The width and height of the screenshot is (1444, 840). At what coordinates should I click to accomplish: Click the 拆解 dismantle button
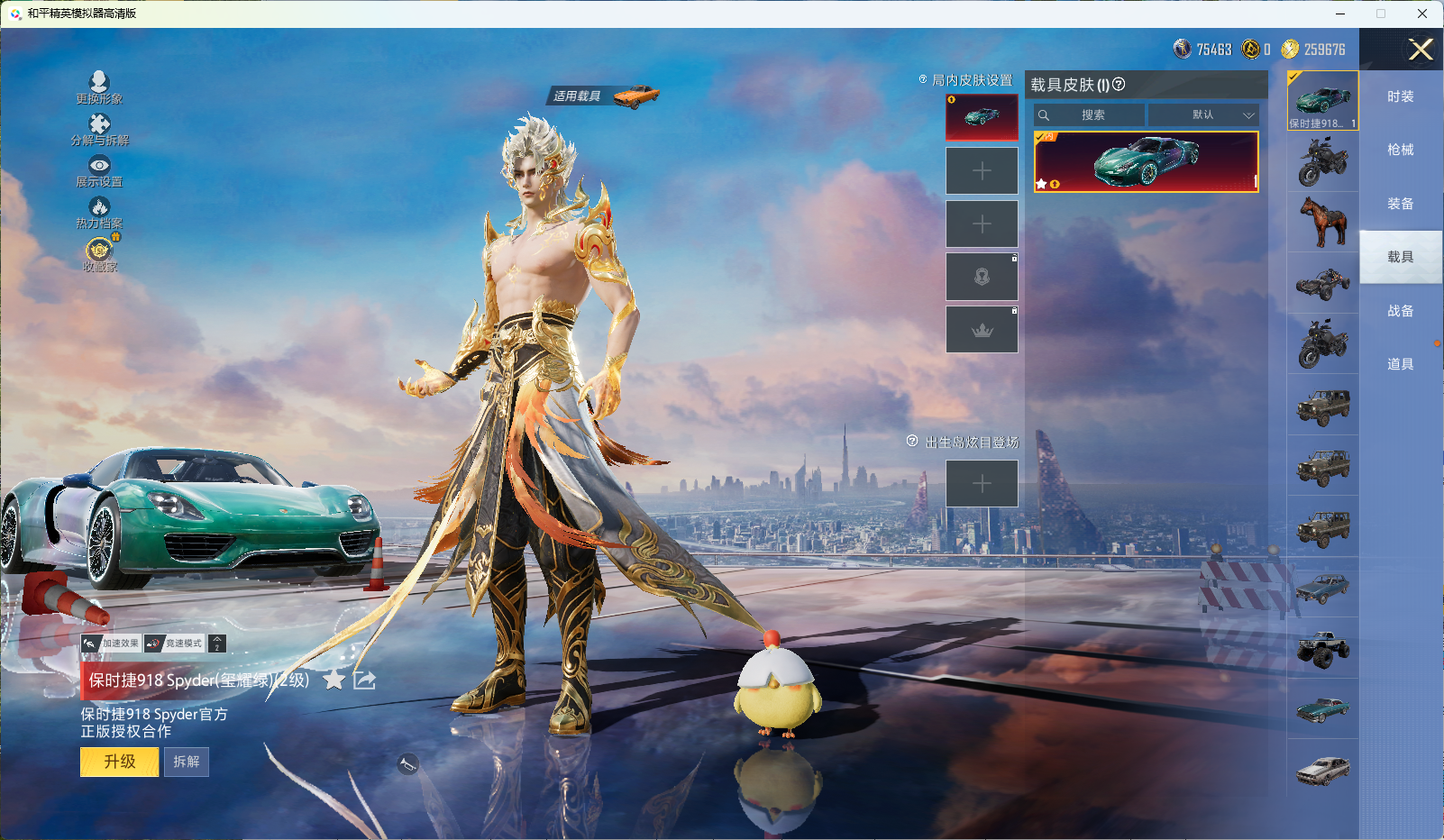point(187,762)
